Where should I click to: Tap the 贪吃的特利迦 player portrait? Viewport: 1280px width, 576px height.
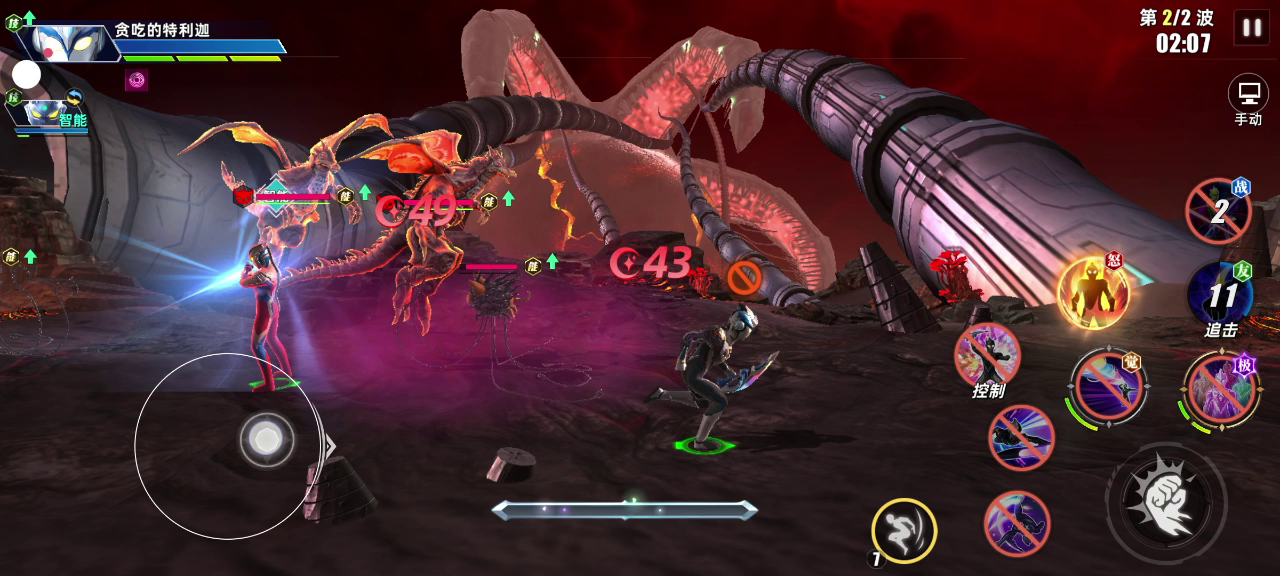pyautogui.click(x=67, y=44)
